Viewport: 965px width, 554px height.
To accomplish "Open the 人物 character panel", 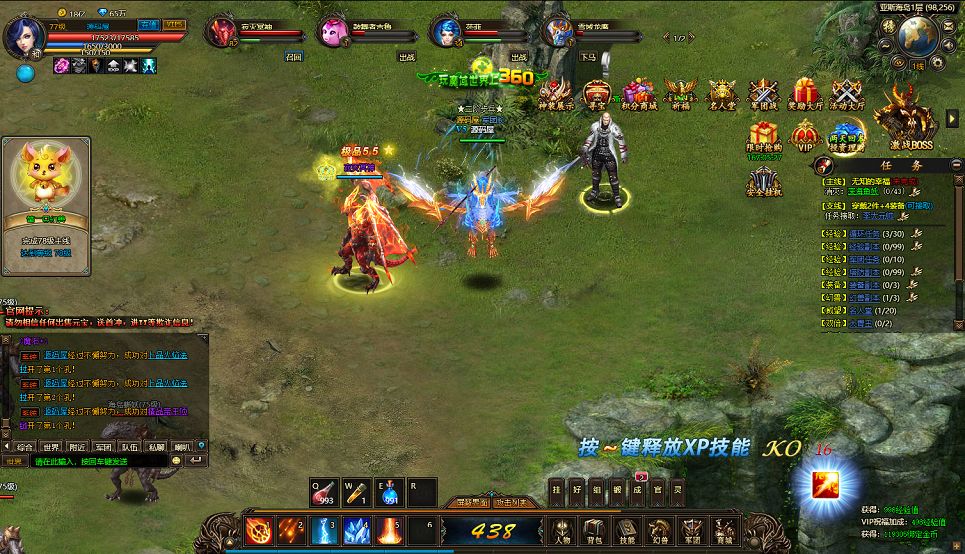I will point(563,529).
